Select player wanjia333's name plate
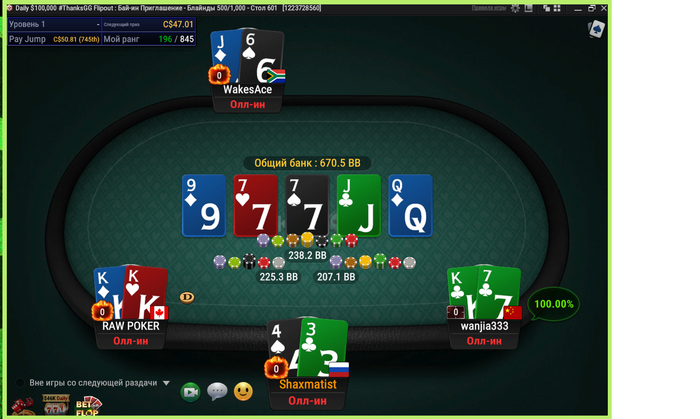This screenshot has height=419, width=700. [x=484, y=326]
